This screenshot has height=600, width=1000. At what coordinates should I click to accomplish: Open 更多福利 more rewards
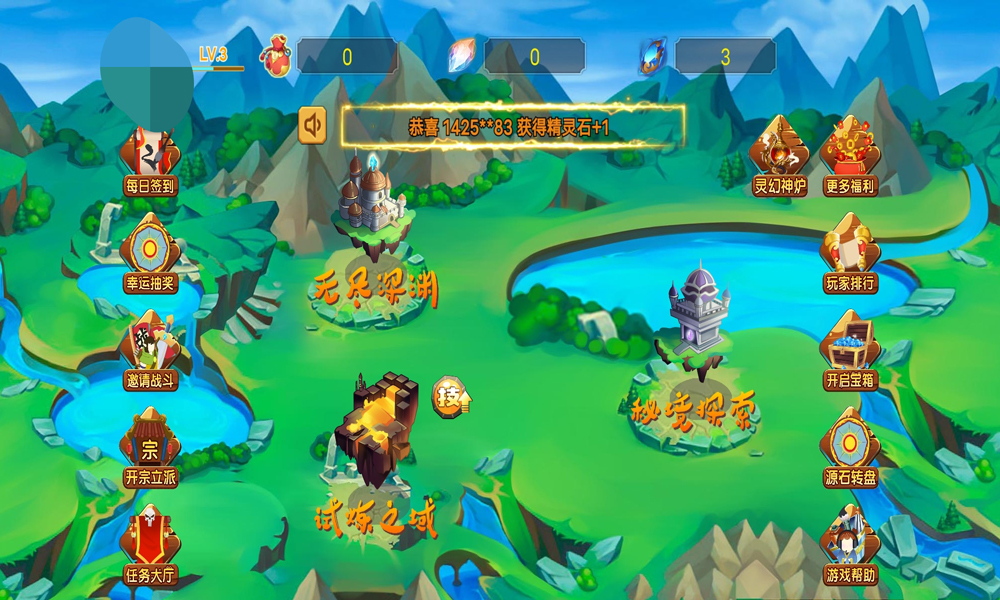[850, 156]
